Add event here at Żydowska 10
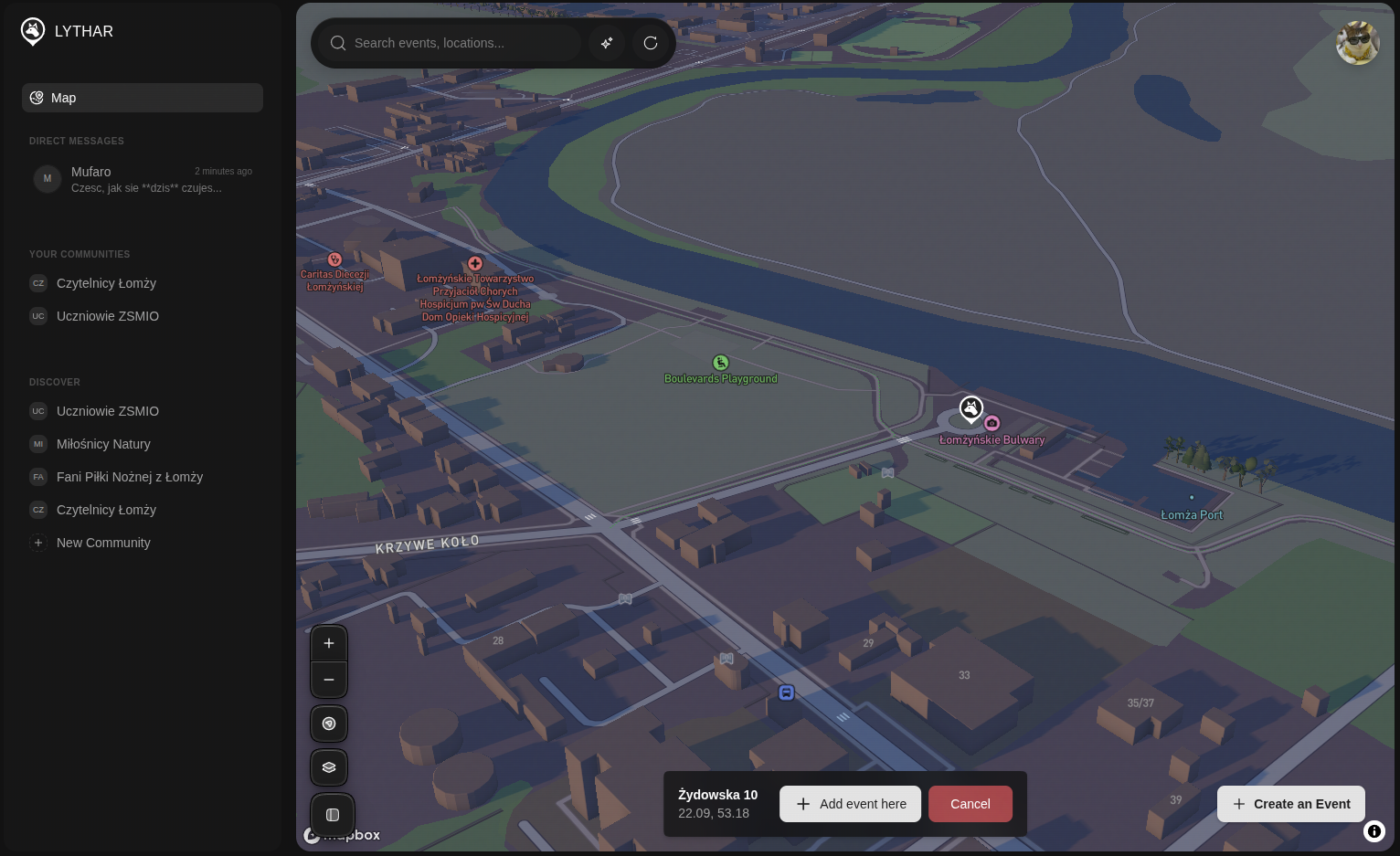1400x856 pixels. point(850,804)
